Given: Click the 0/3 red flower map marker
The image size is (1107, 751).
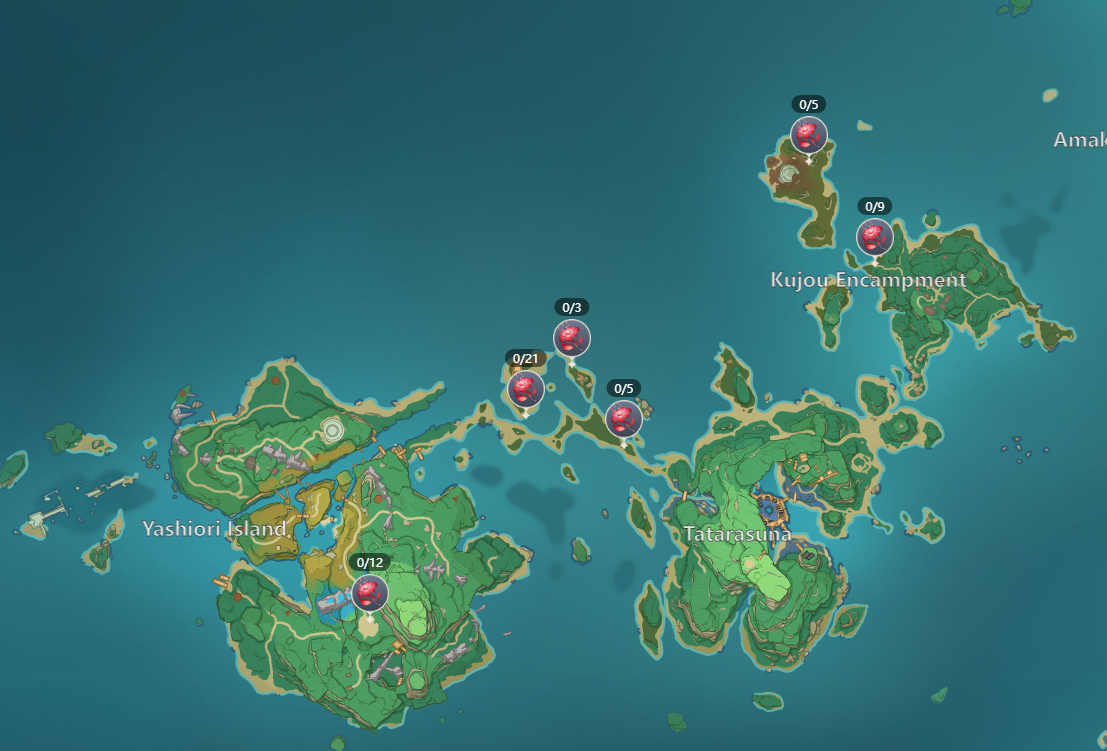Looking at the screenshot, I should [572, 338].
